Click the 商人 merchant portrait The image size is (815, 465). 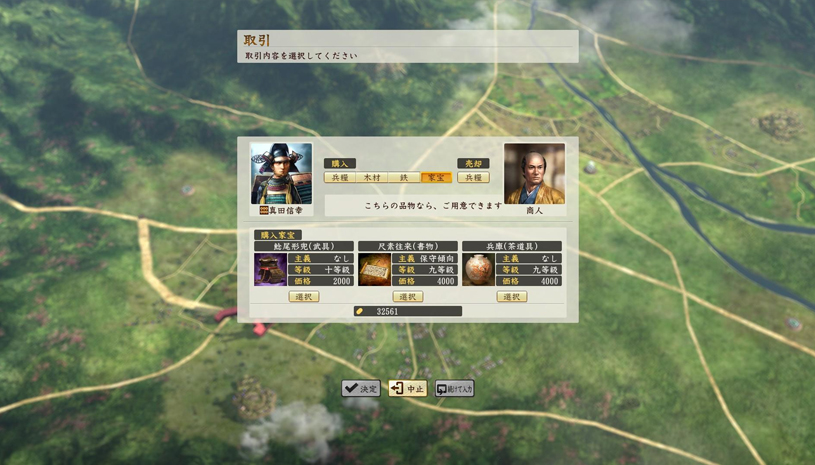534,174
